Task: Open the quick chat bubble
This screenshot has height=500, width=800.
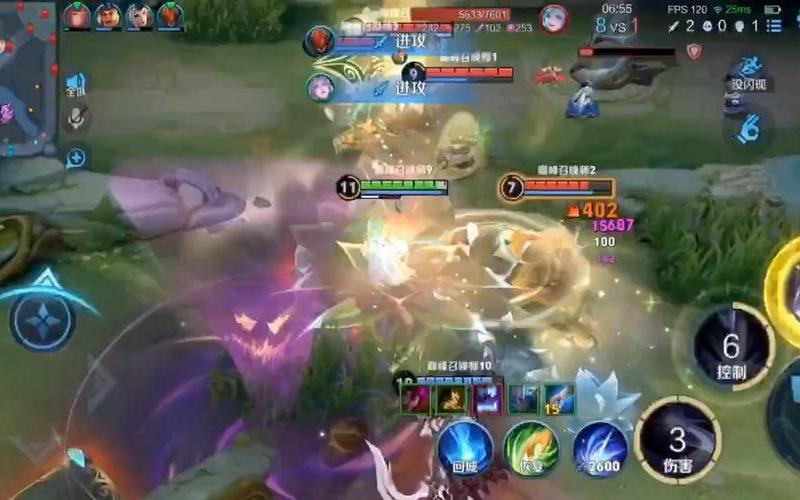Action: tap(76, 157)
